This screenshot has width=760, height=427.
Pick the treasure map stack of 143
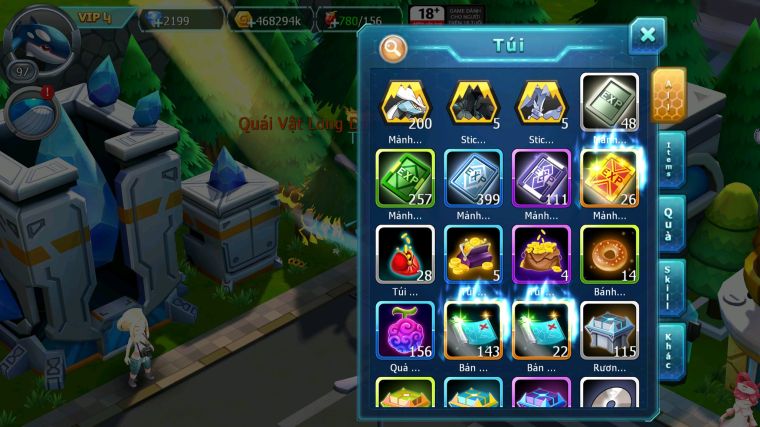point(473,330)
